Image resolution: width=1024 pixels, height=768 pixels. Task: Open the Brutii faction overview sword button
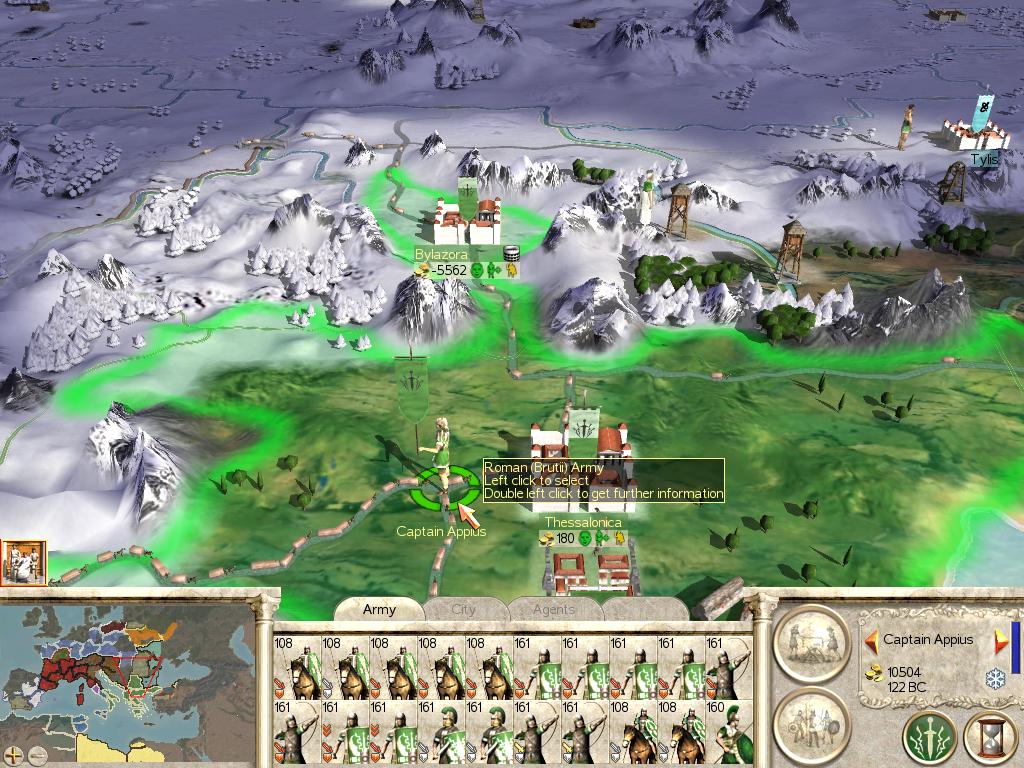tap(929, 739)
